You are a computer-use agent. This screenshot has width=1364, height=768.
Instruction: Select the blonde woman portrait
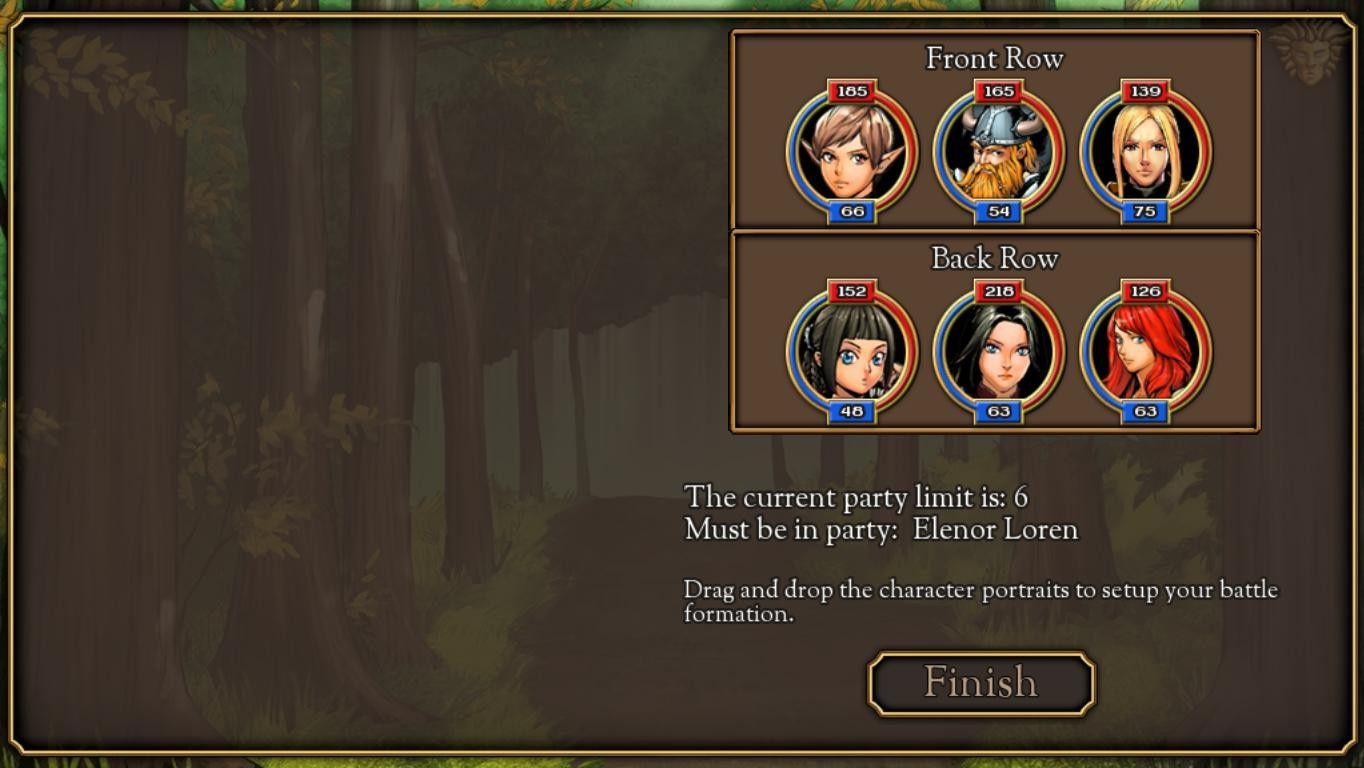point(1145,153)
